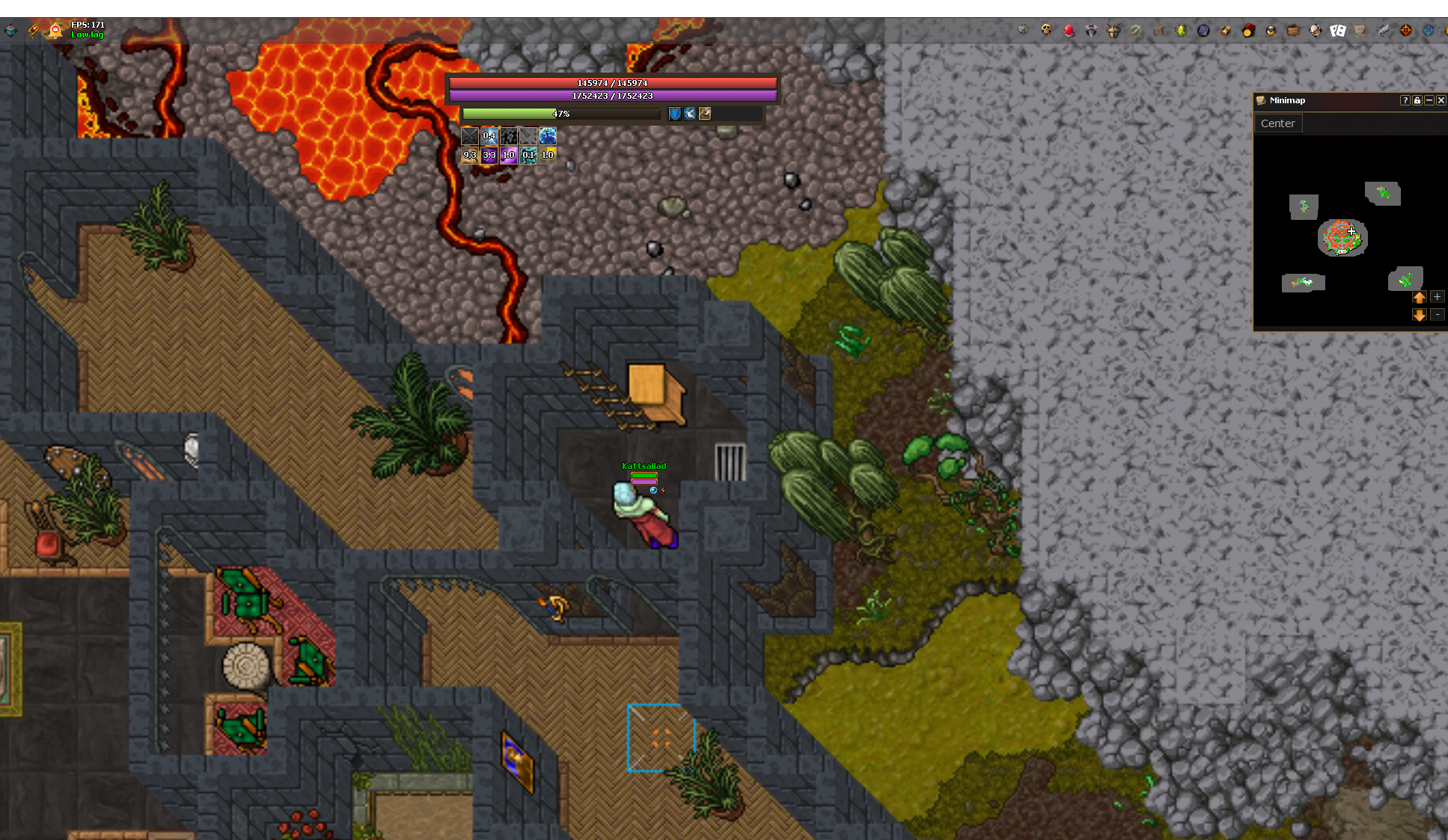Zoom out the minimap with minus button
This screenshot has width=1448, height=840.
click(x=1437, y=315)
